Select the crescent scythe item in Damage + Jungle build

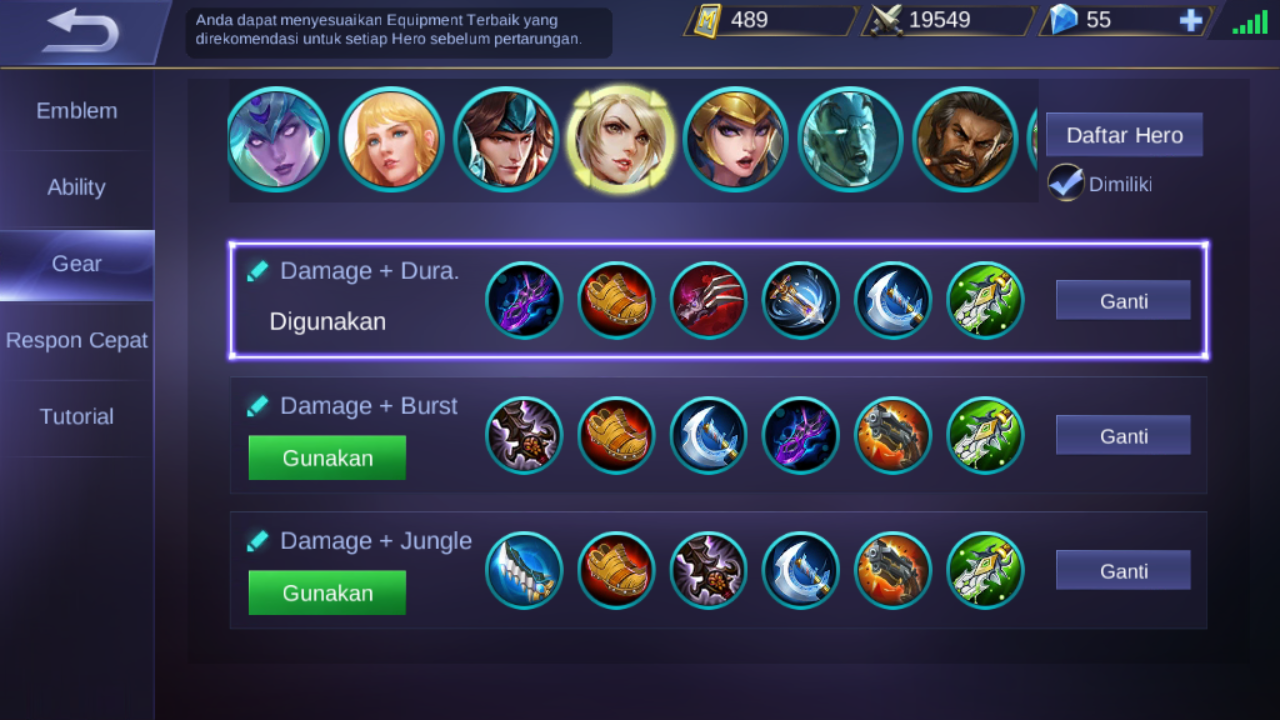click(801, 570)
